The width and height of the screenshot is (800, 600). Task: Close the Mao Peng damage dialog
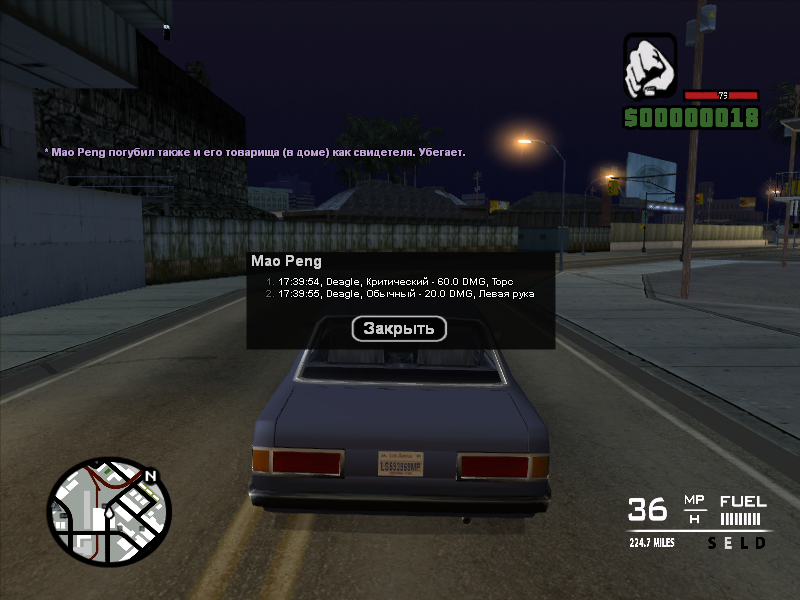tap(399, 328)
